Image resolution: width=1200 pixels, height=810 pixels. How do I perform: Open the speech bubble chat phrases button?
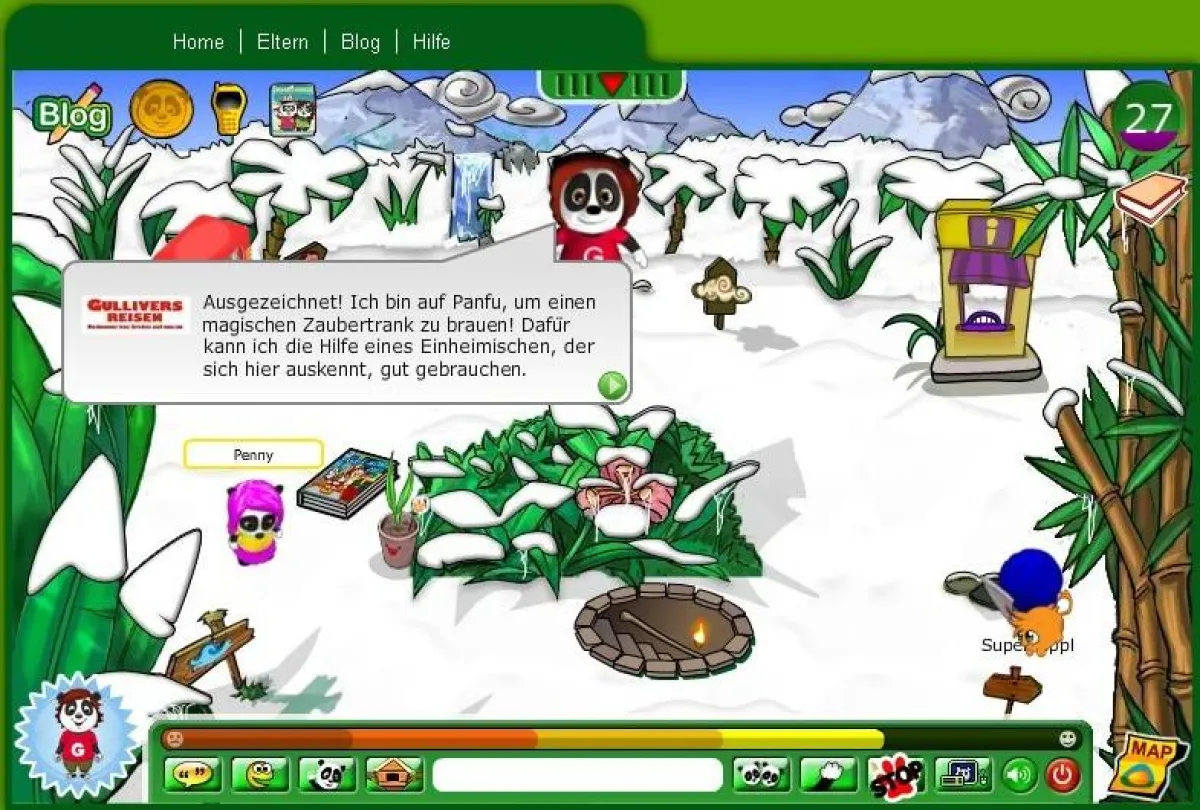(193, 774)
